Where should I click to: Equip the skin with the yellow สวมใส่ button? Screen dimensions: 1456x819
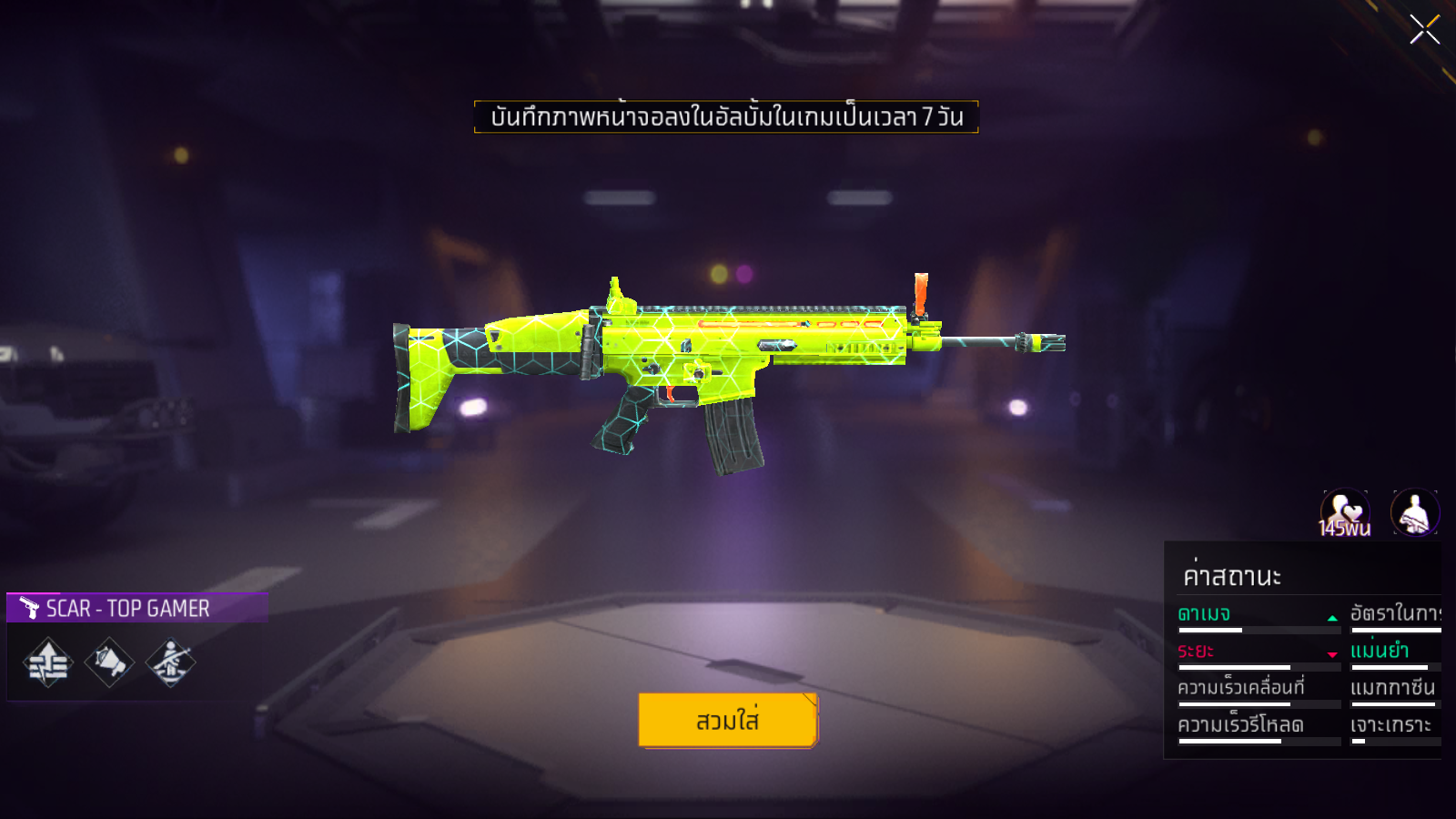pos(728,721)
